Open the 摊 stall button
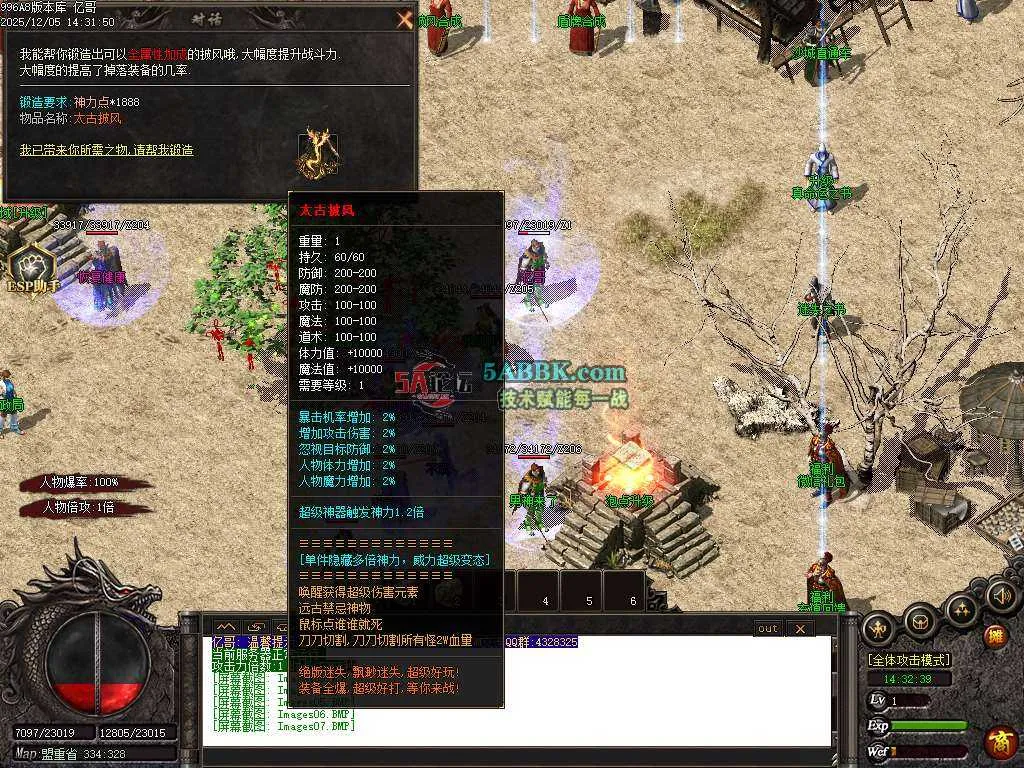Image resolution: width=1024 pixels, height=768 pixels. tap(995, 635)
